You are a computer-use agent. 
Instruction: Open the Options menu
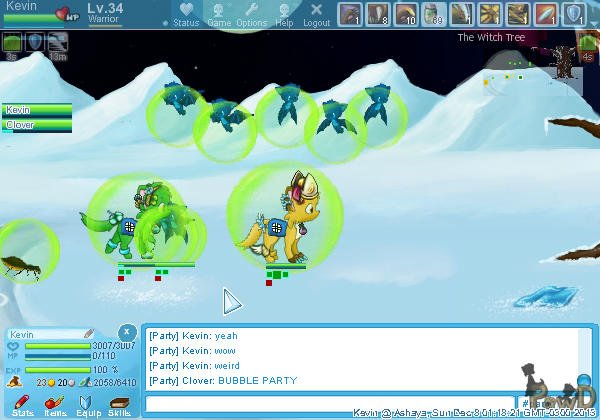[x=251, y=14]
